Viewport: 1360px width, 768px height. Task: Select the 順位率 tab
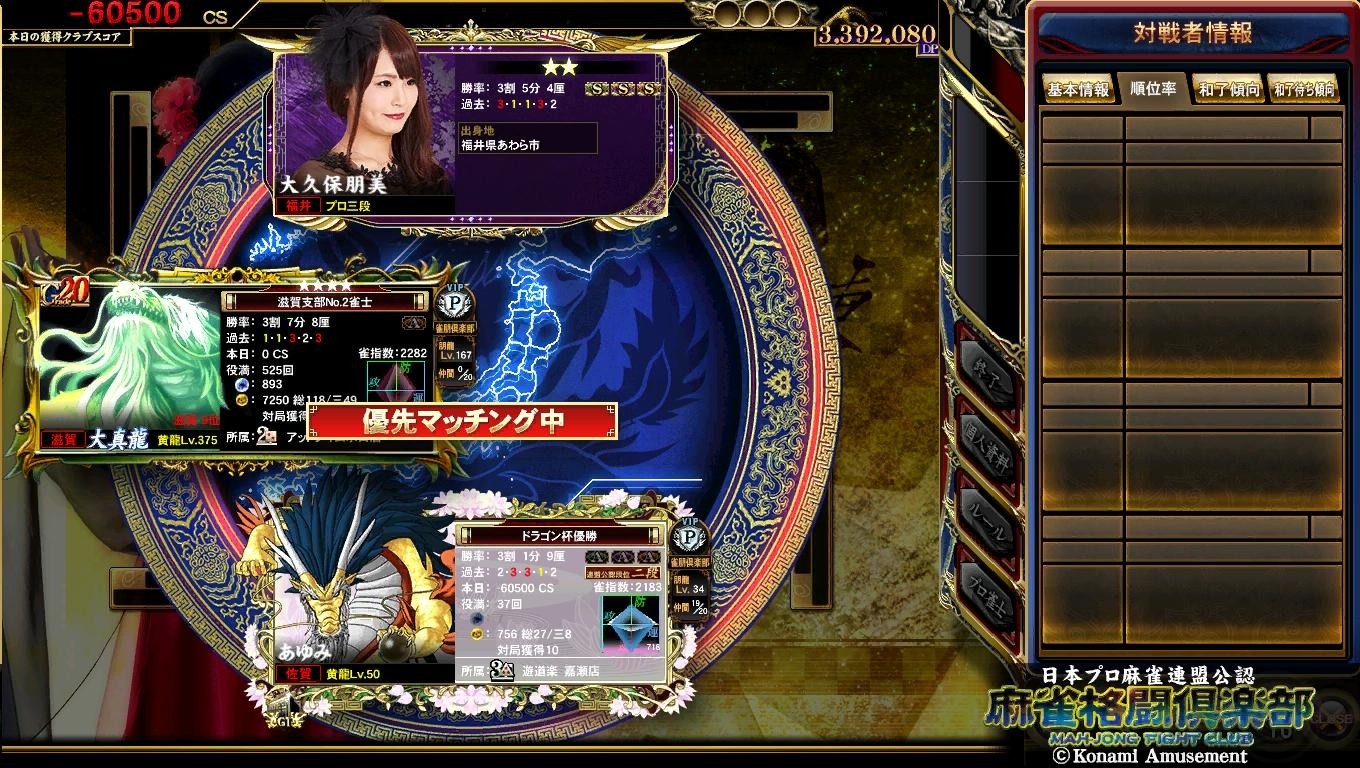pos(1153,88)
